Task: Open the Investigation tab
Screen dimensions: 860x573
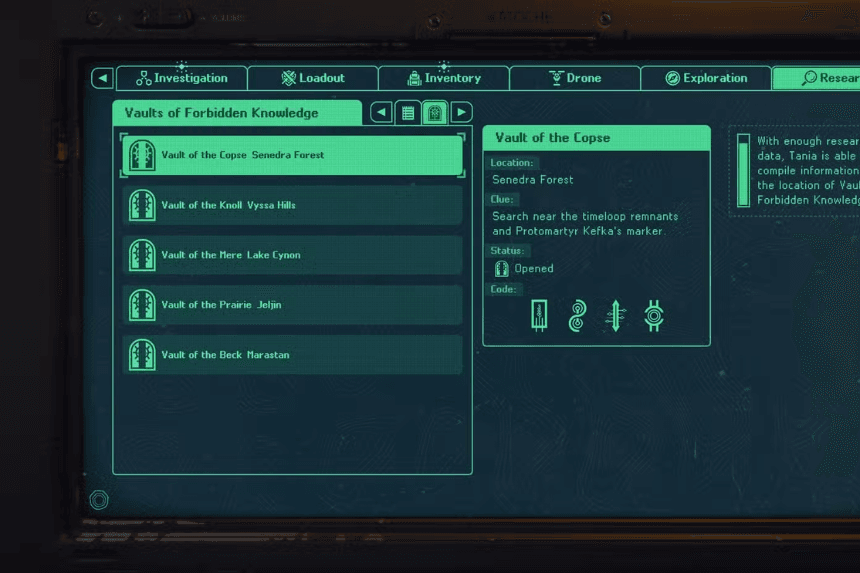Action: 182,78
